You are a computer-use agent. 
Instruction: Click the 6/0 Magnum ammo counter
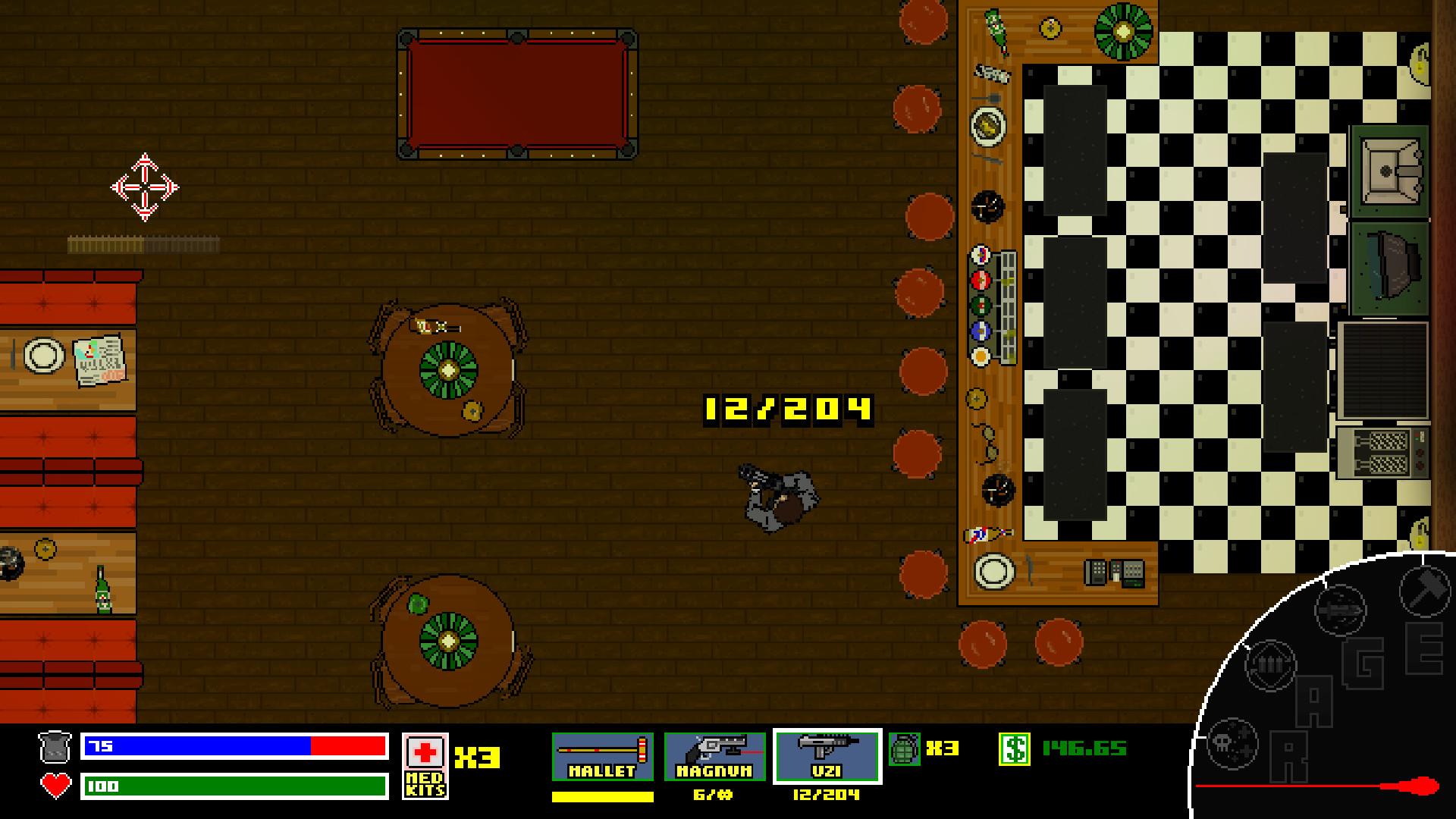(x=713, y=796)
